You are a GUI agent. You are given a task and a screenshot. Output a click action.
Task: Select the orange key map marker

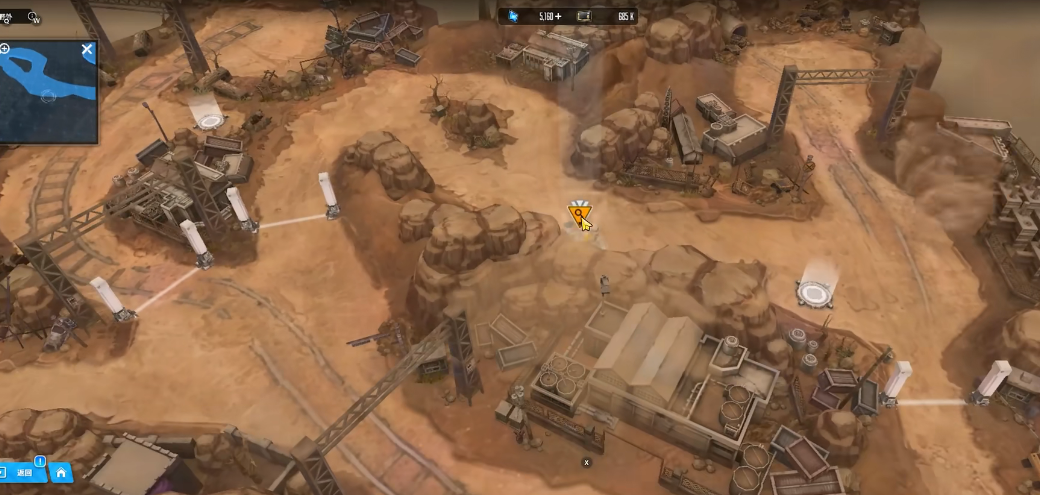click(579, 213)
